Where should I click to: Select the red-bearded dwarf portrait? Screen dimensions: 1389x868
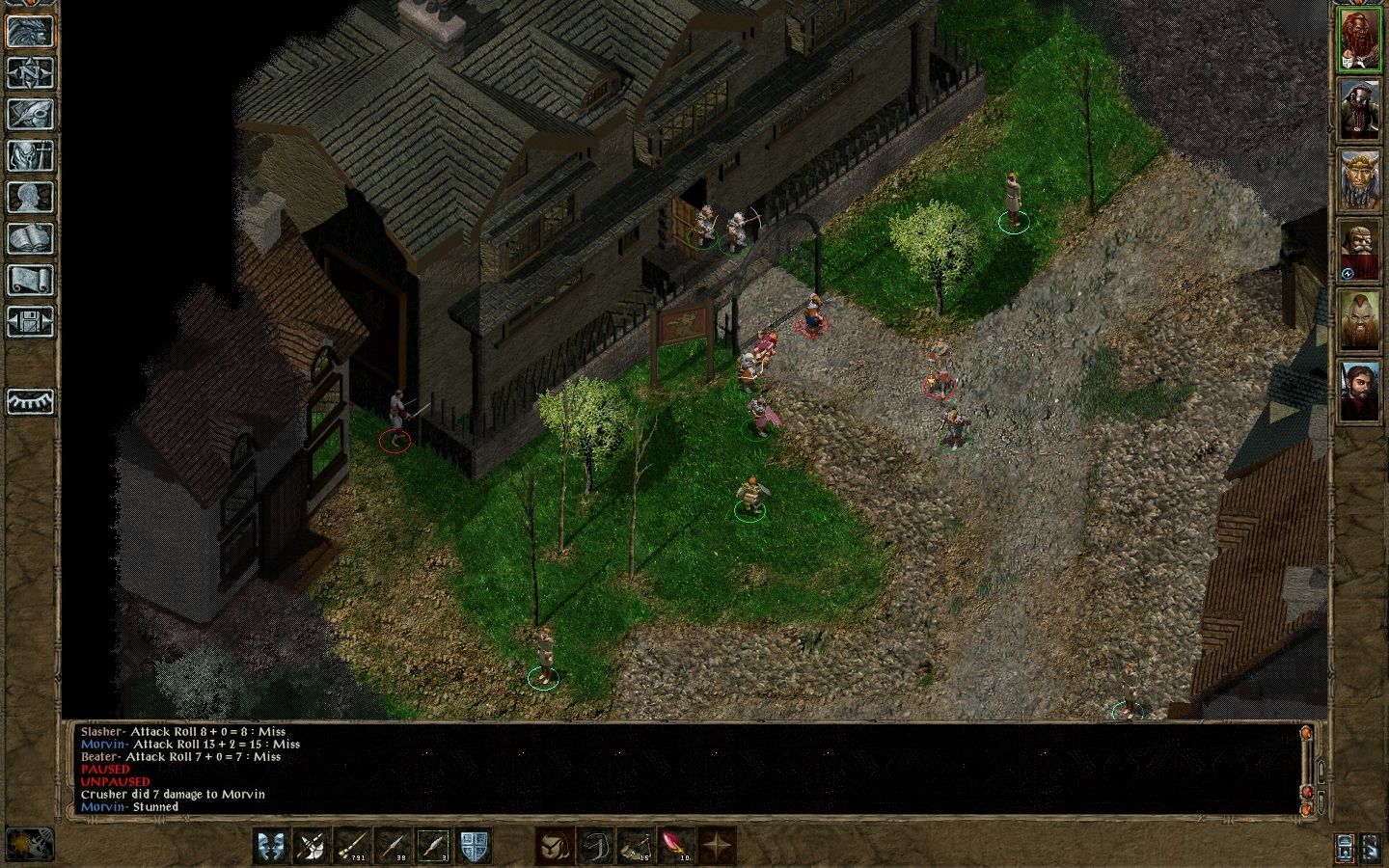[x=1359, y=41]
